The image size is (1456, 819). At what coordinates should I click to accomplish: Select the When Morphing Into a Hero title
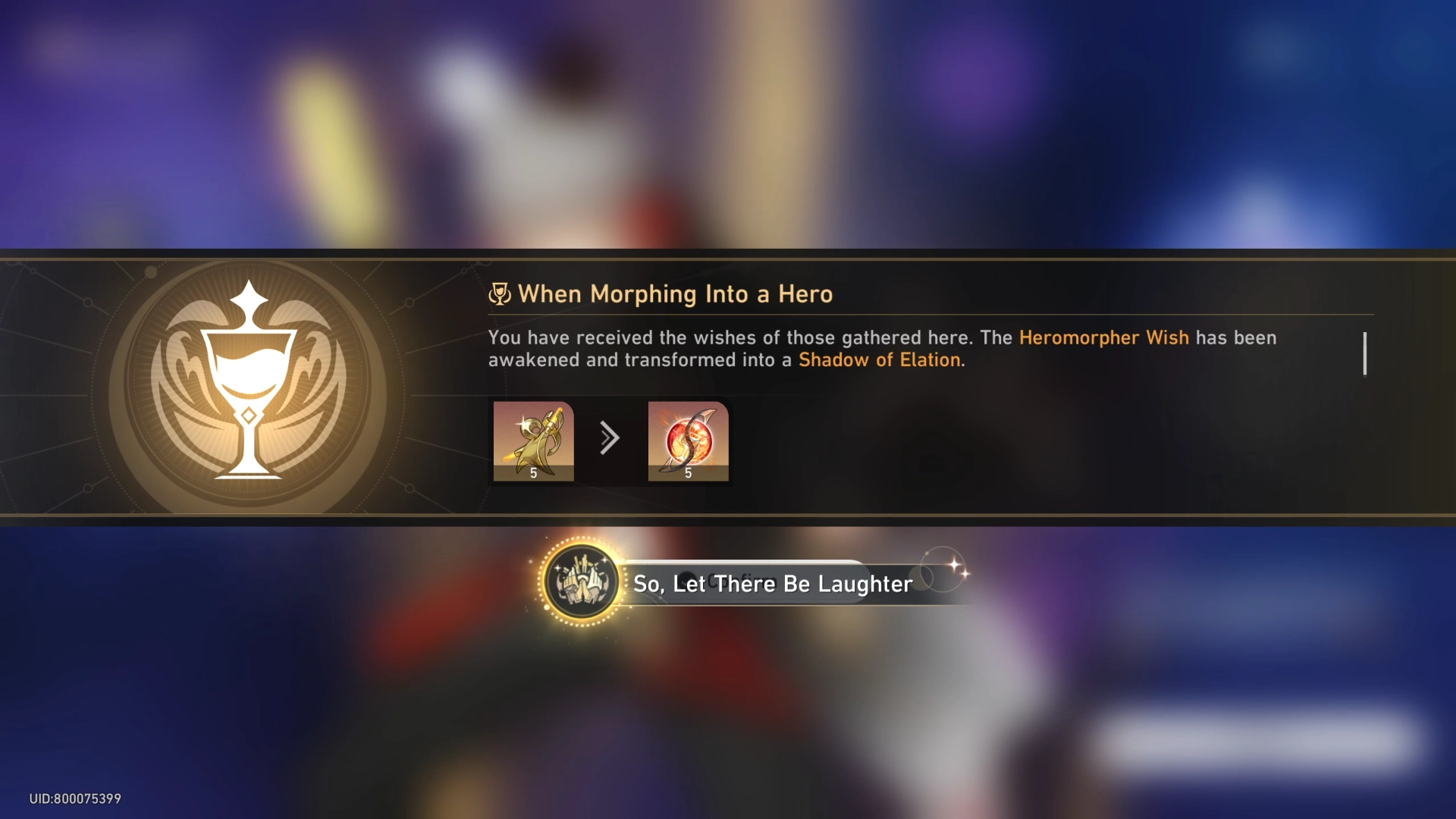pos(675,295)
